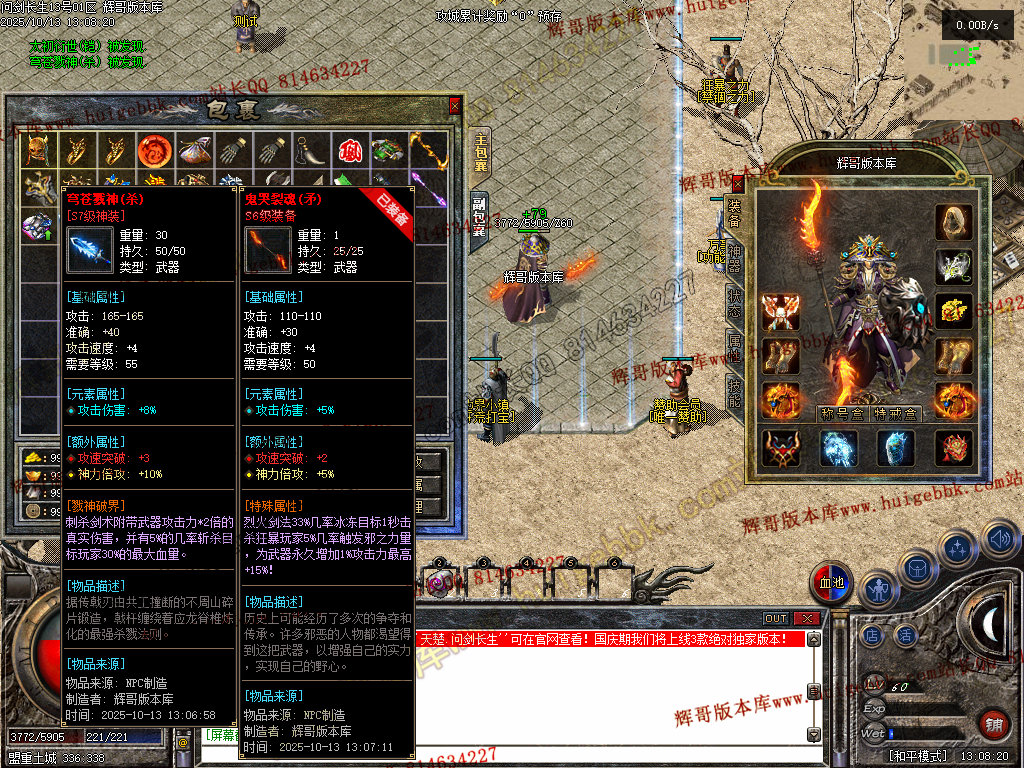Switch to the 状态 status tab
Viewport: 1024px width, 768px height.
(x=734, y=303)
